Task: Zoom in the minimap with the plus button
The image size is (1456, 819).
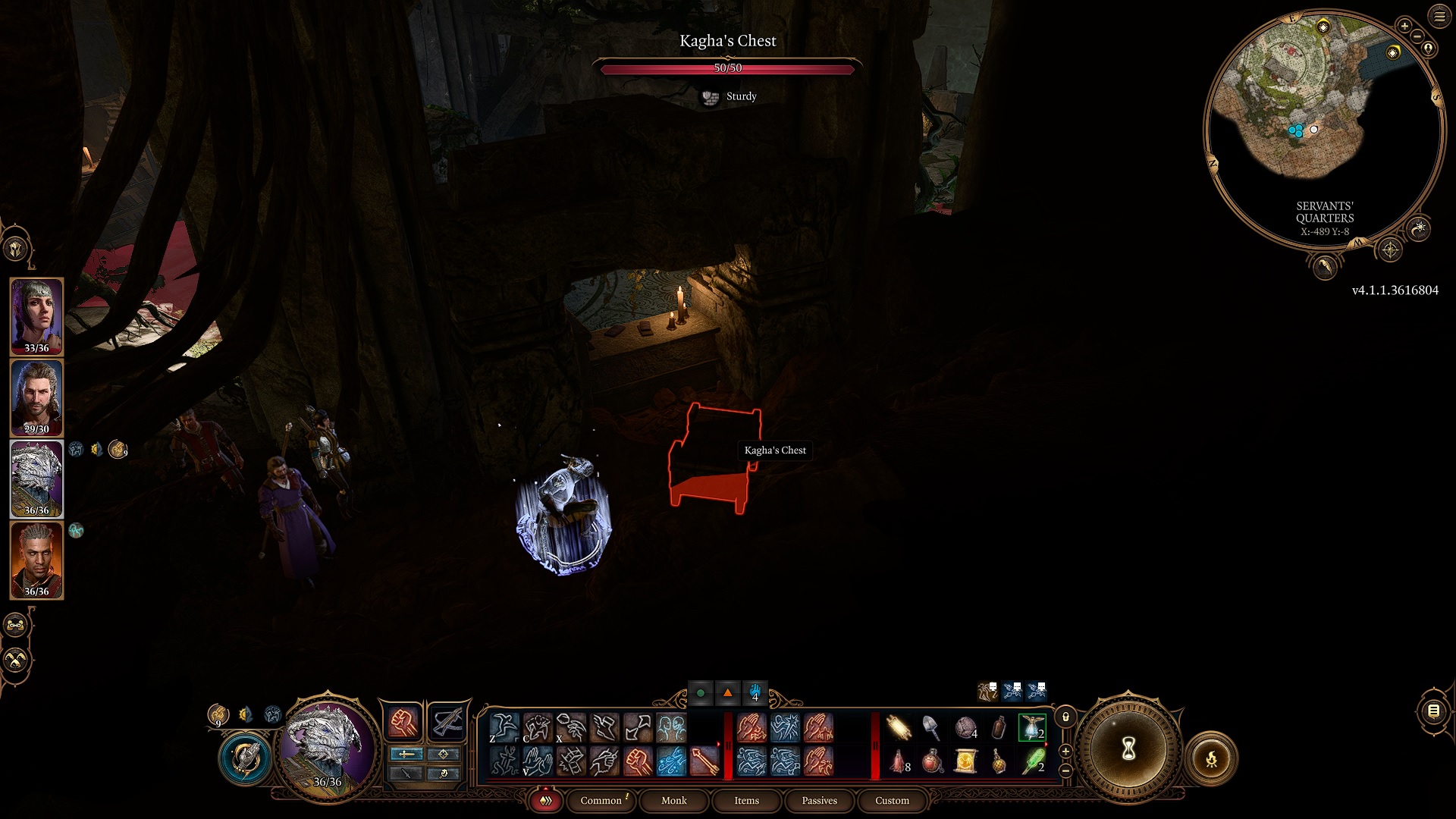Action: coord(1404,27)
